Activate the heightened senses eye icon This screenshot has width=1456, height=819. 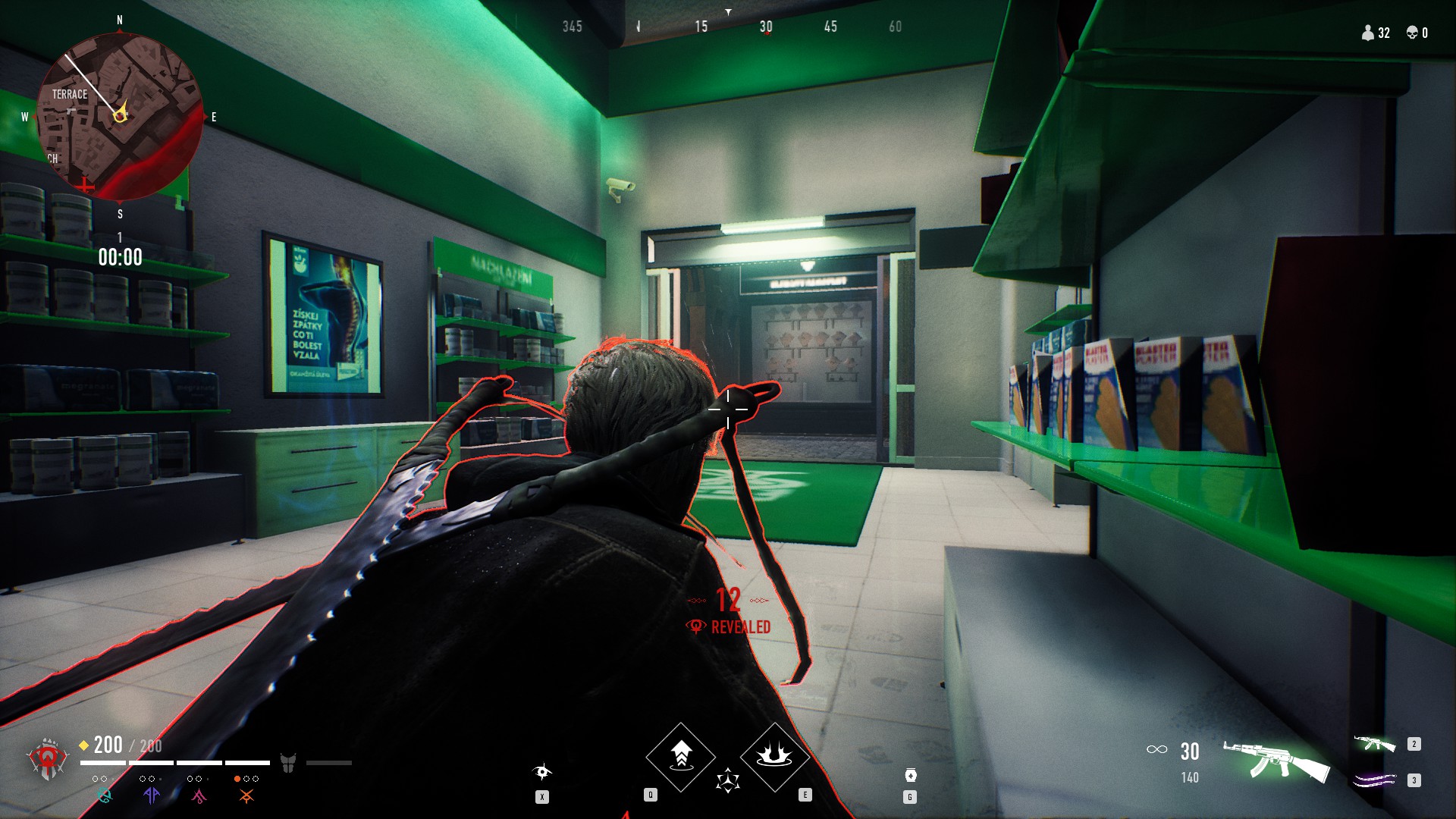(x=542, y=773)
